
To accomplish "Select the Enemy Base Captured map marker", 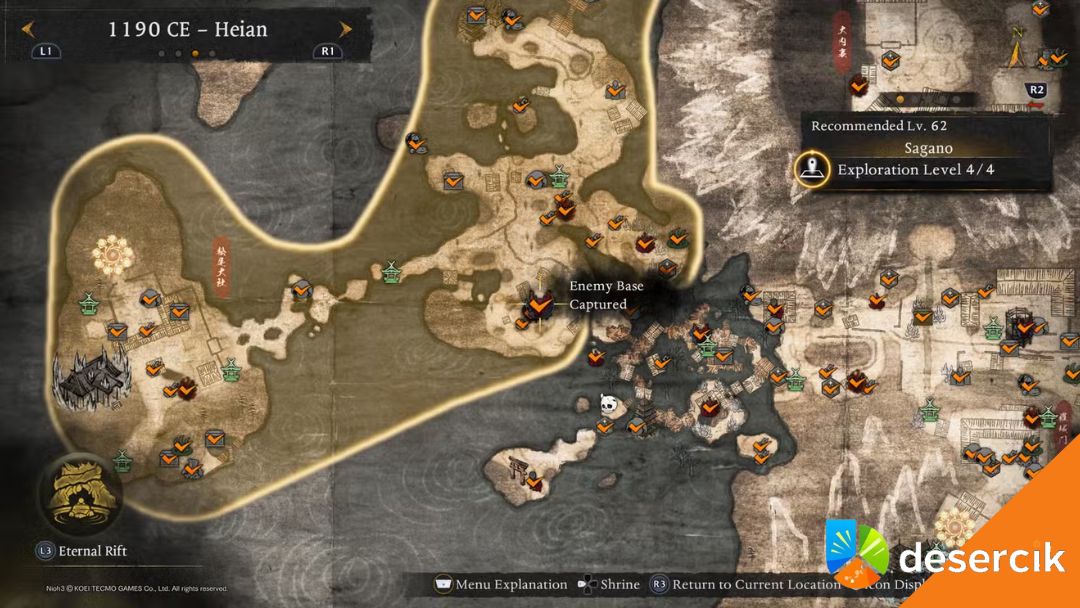I will pyautogui.click(x=541, y=299).
